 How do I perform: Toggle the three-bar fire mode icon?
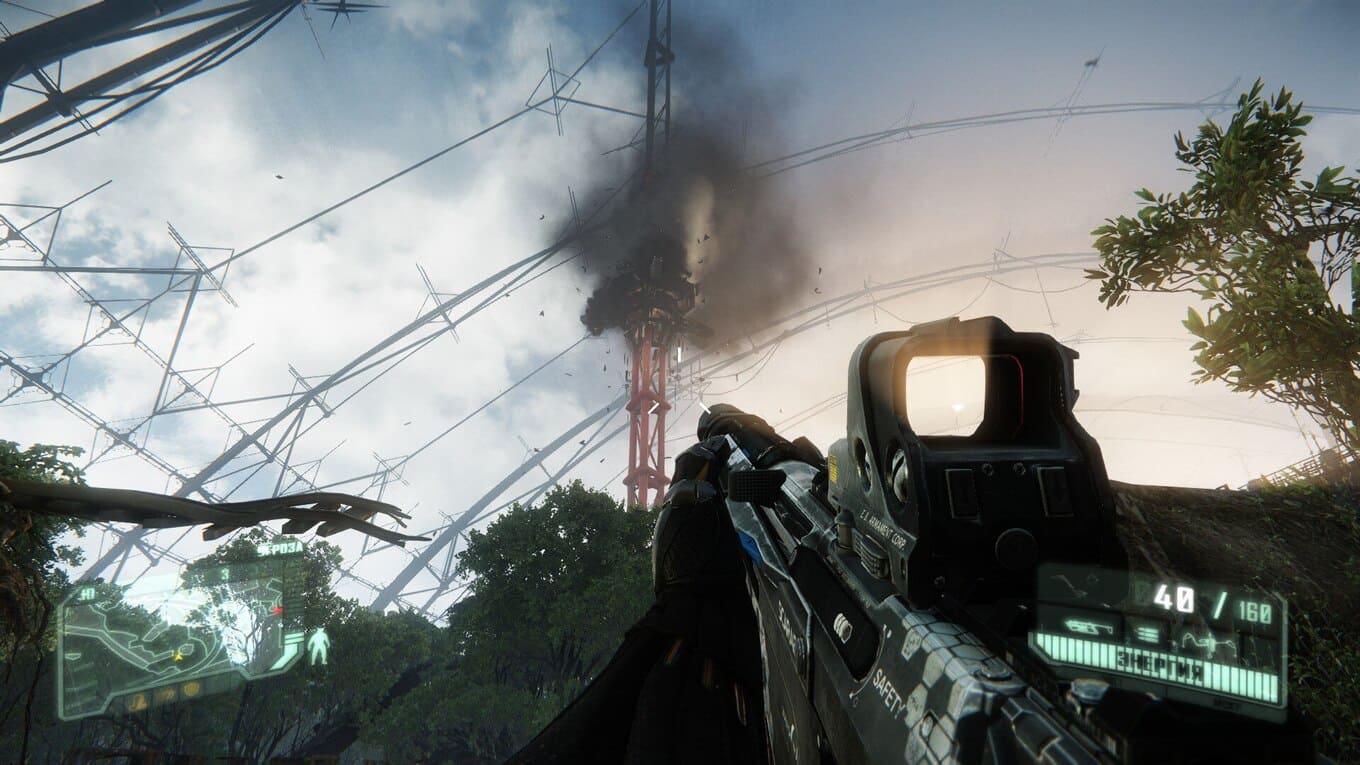(1147, 632)
